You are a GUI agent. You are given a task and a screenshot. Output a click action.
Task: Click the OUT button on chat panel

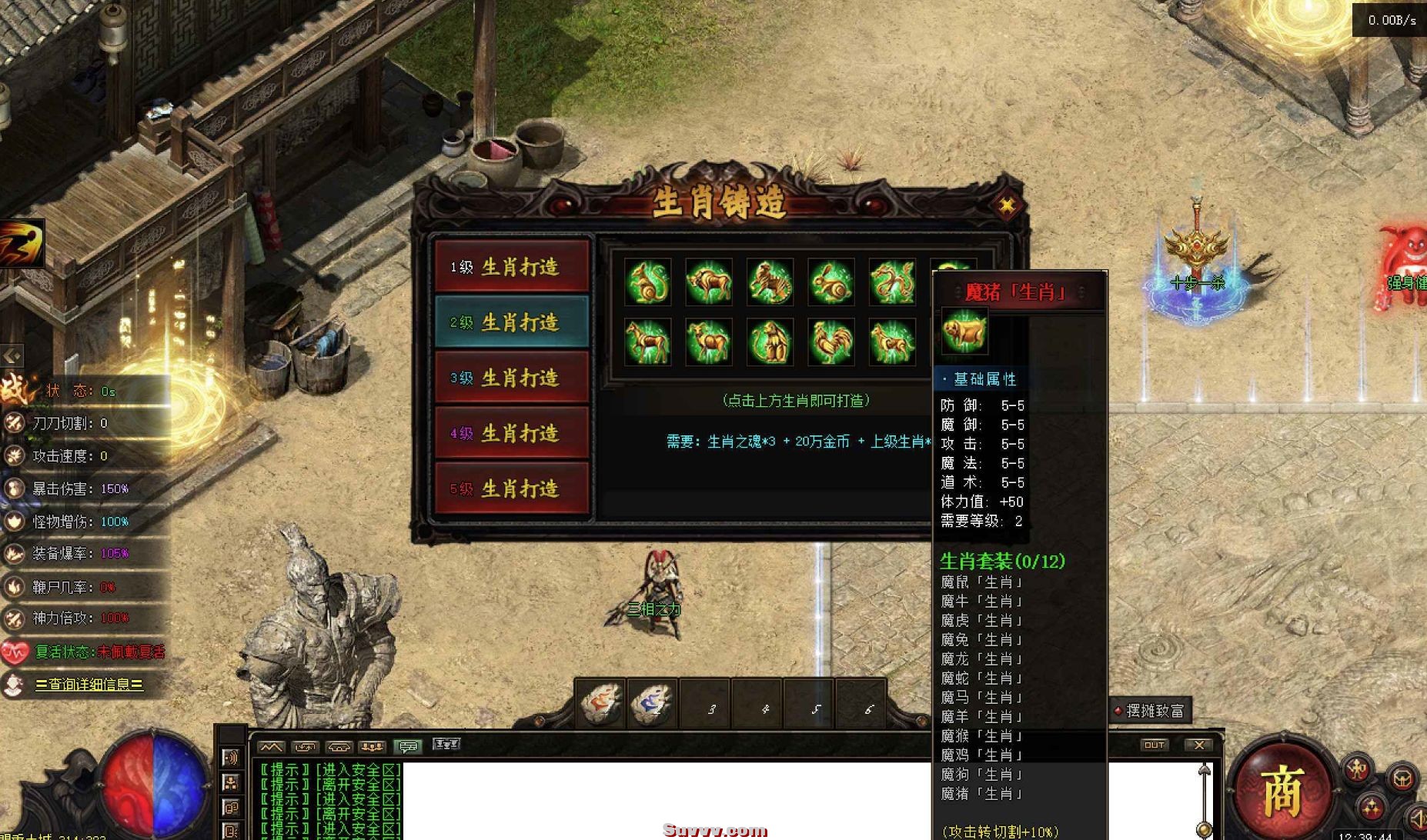(1154, 745)
